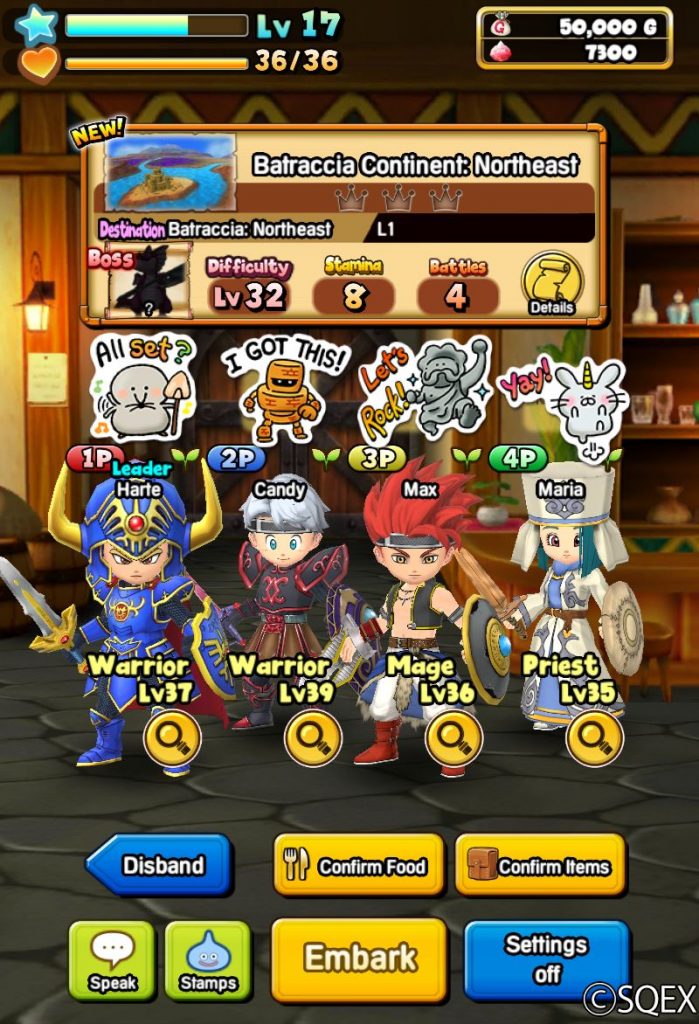The width and height of the screenshot is (699, 1024).
Task: Inspect Candy's magnifier icon
Action: [x=313, y=740]
